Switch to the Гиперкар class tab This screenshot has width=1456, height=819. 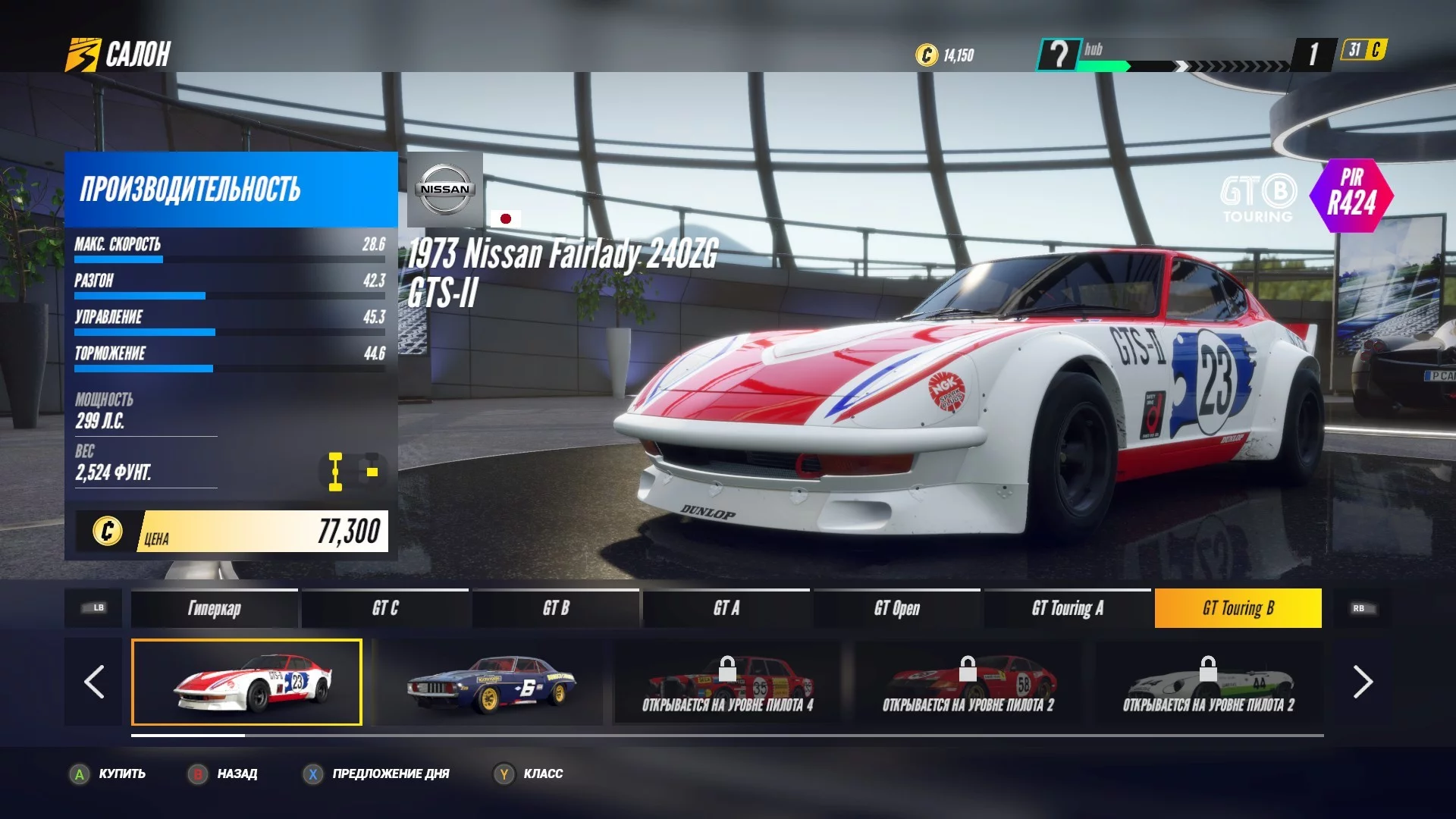[214, 608]
